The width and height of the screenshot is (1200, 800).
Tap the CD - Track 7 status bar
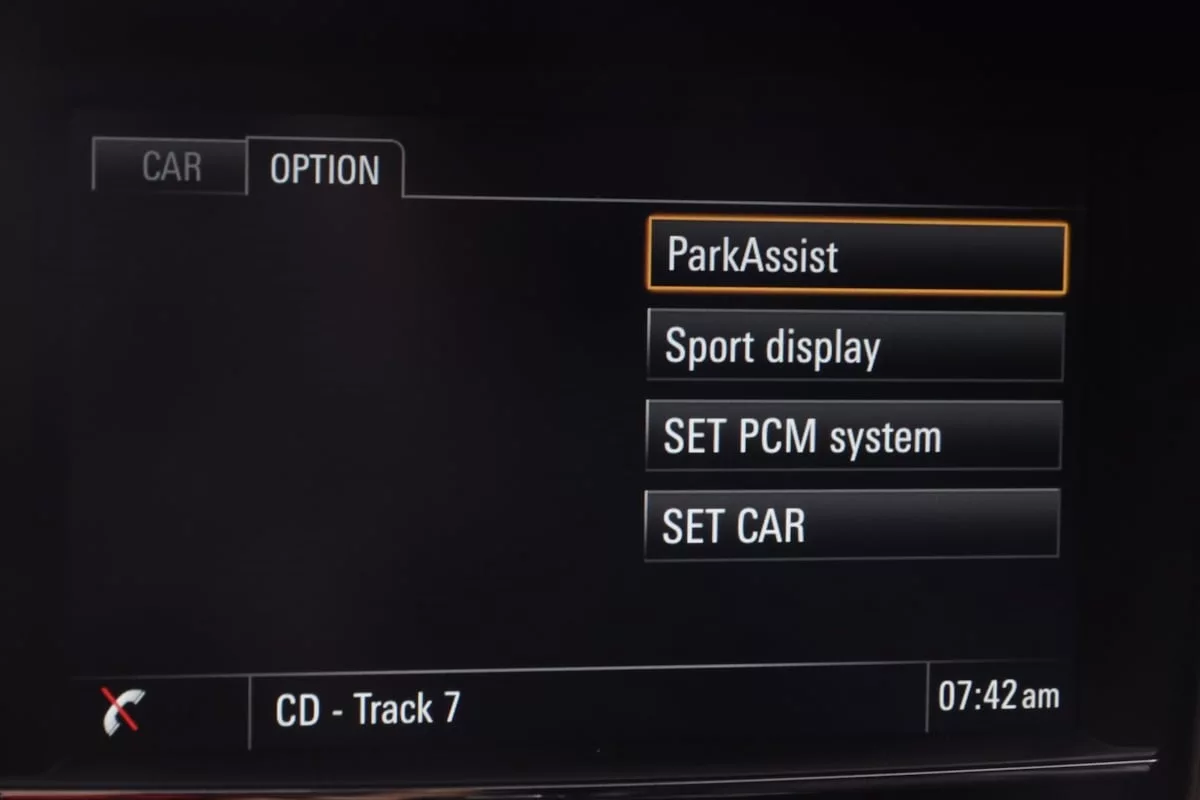click(587, 709)
